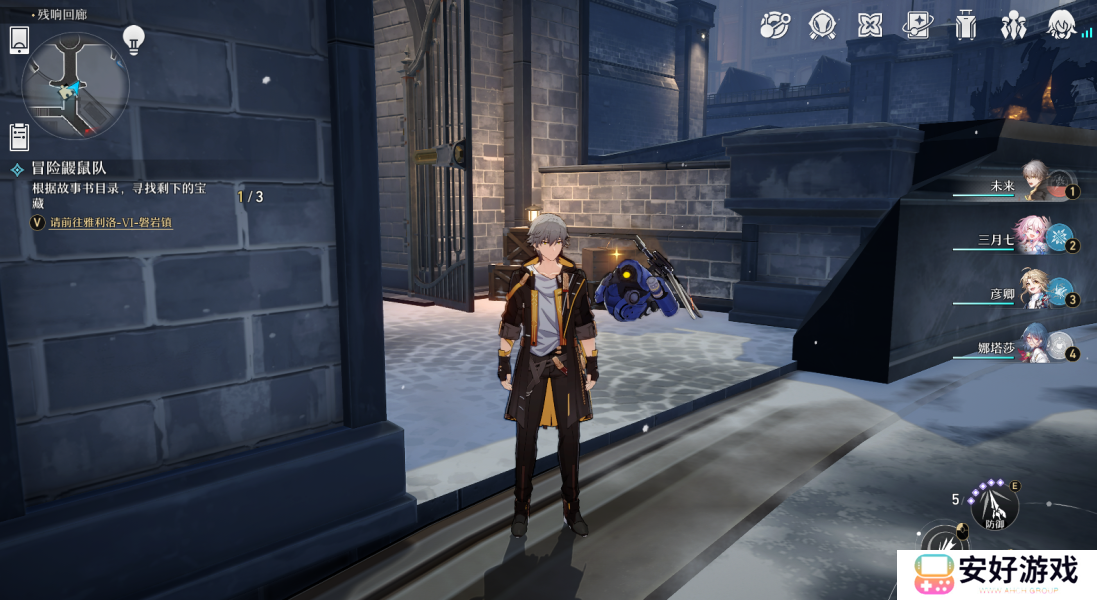Open the star card warp icon
1097x600 pixels.
point(917,25)
